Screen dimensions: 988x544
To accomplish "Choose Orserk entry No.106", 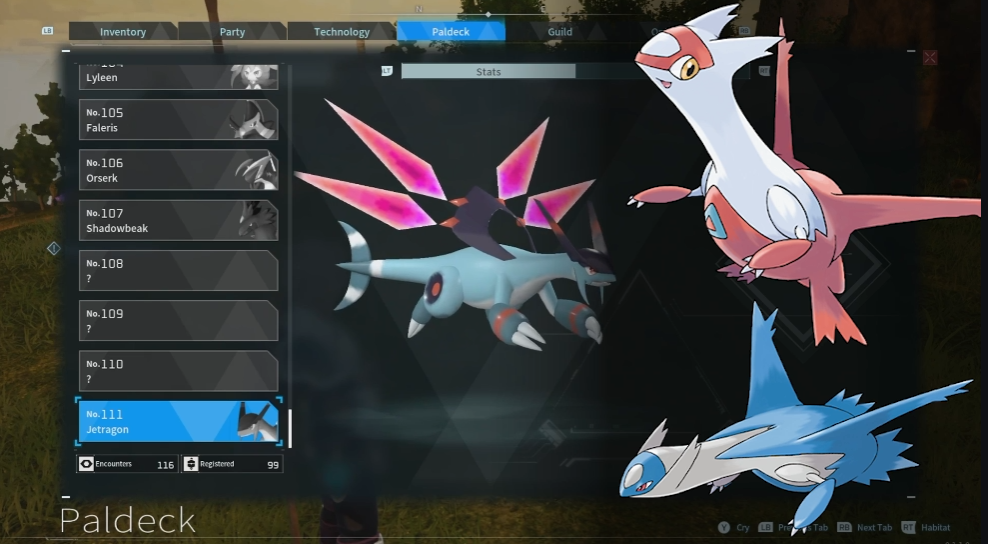I will point(178,170).
